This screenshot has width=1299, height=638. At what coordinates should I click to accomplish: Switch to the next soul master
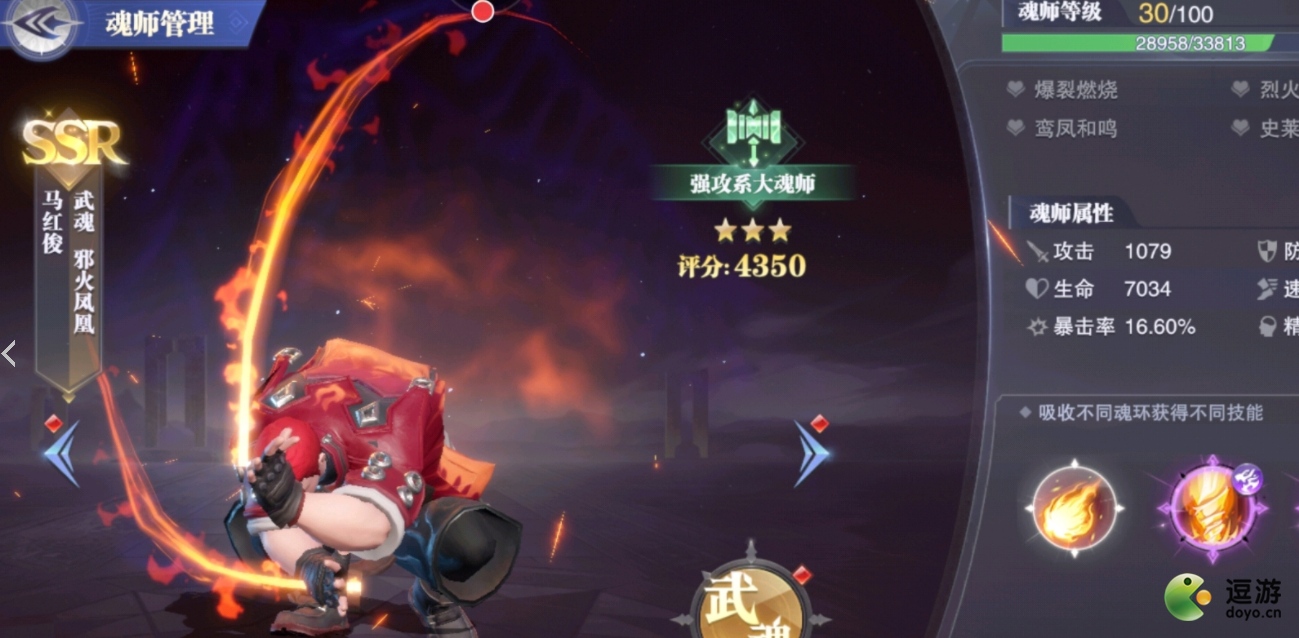click(x=811, y=453)
